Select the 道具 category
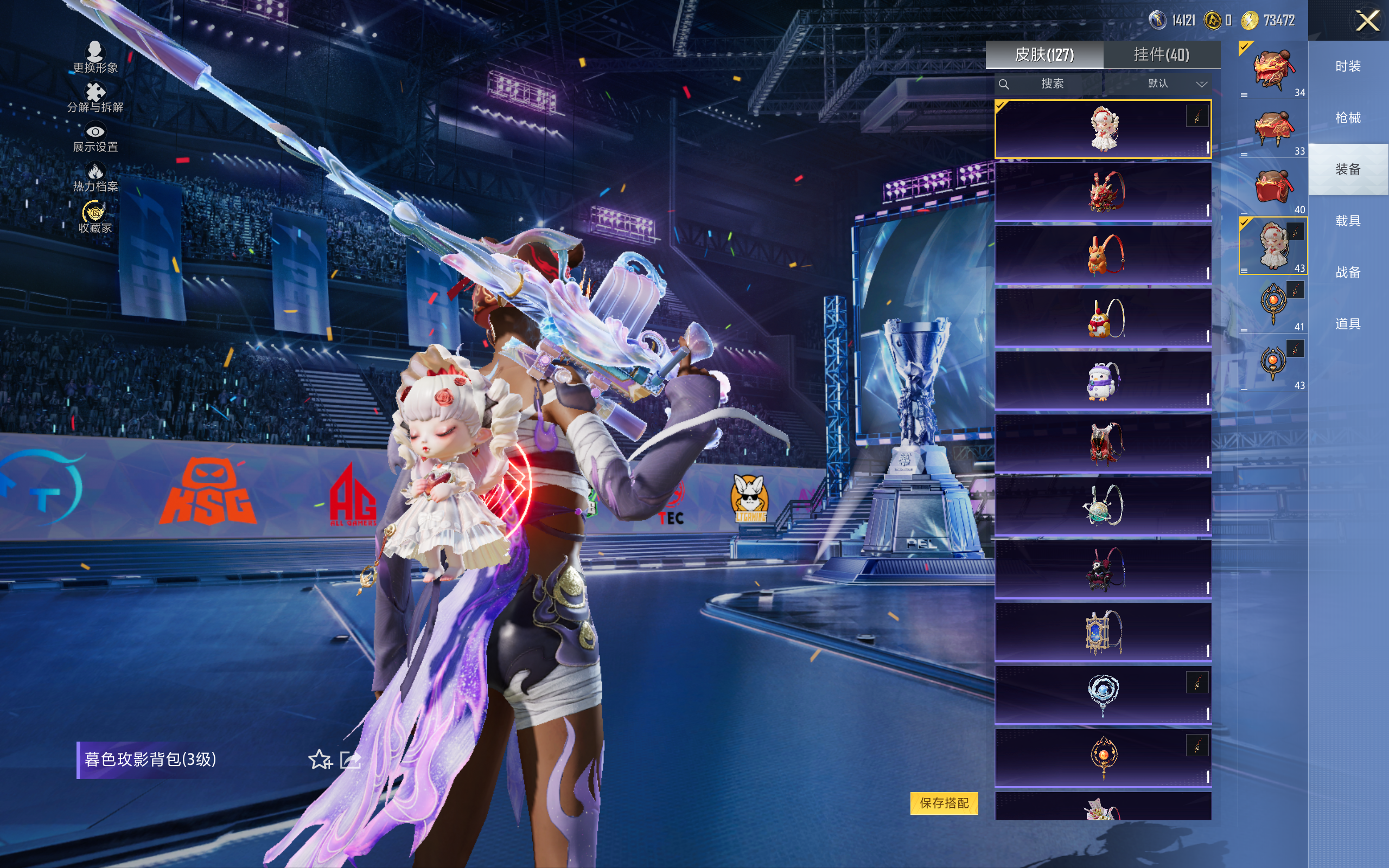Screen dimensions: 1389x868 [1348, 324]
